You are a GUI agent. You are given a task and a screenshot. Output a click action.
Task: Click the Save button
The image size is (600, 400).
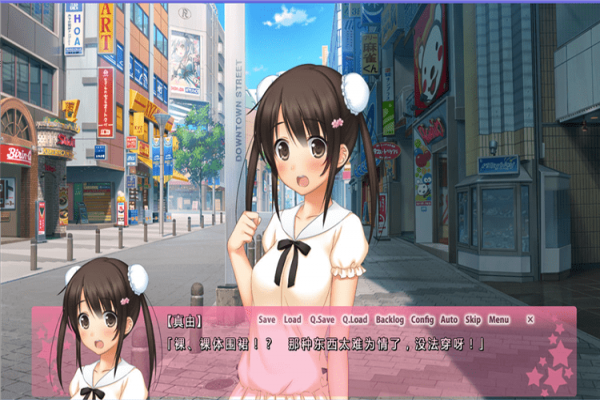coord(266,320)
